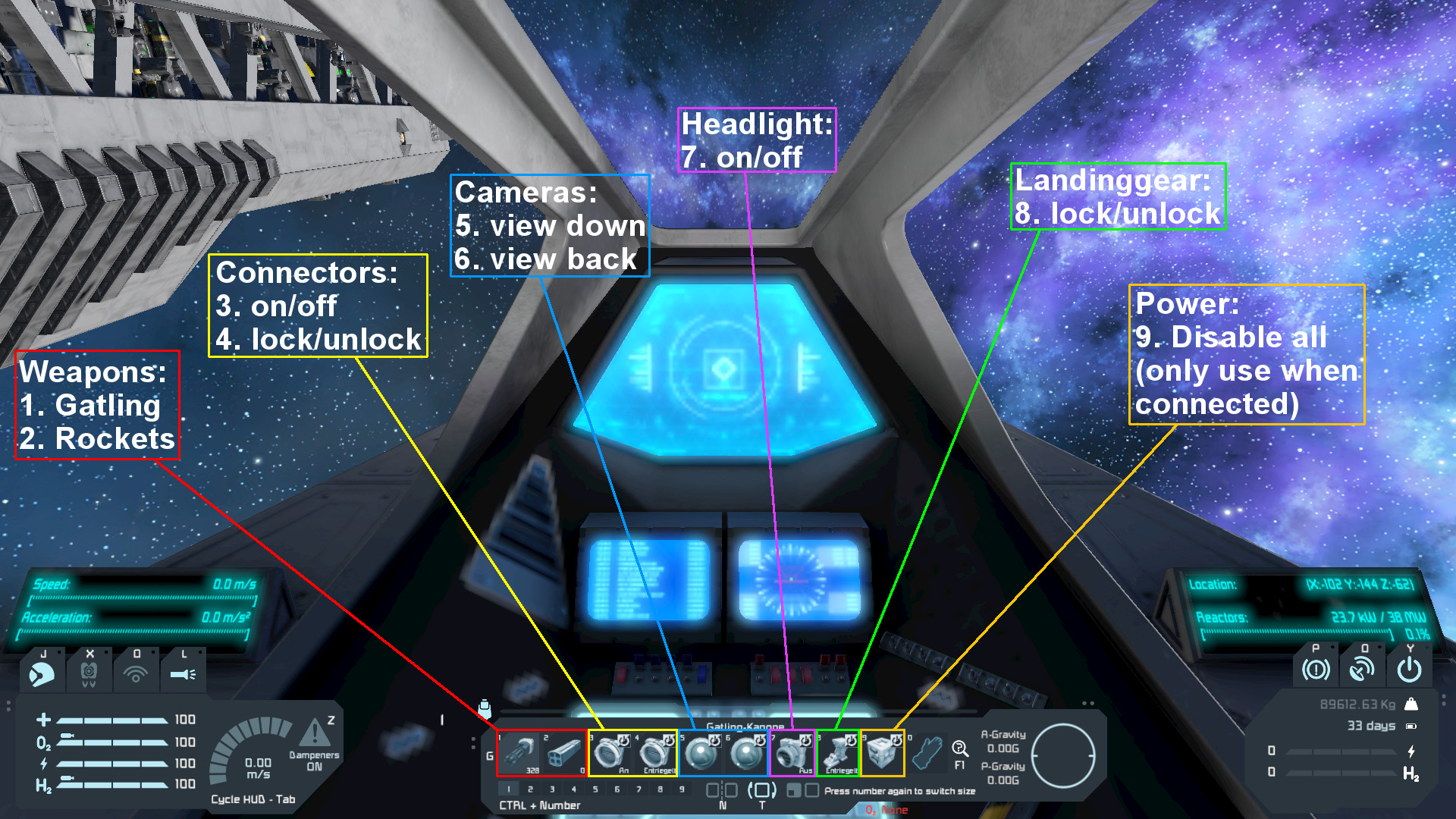Screen dimensions: 1456x819
Task: Switch to toolbar page 5
Action: [595, 789]
